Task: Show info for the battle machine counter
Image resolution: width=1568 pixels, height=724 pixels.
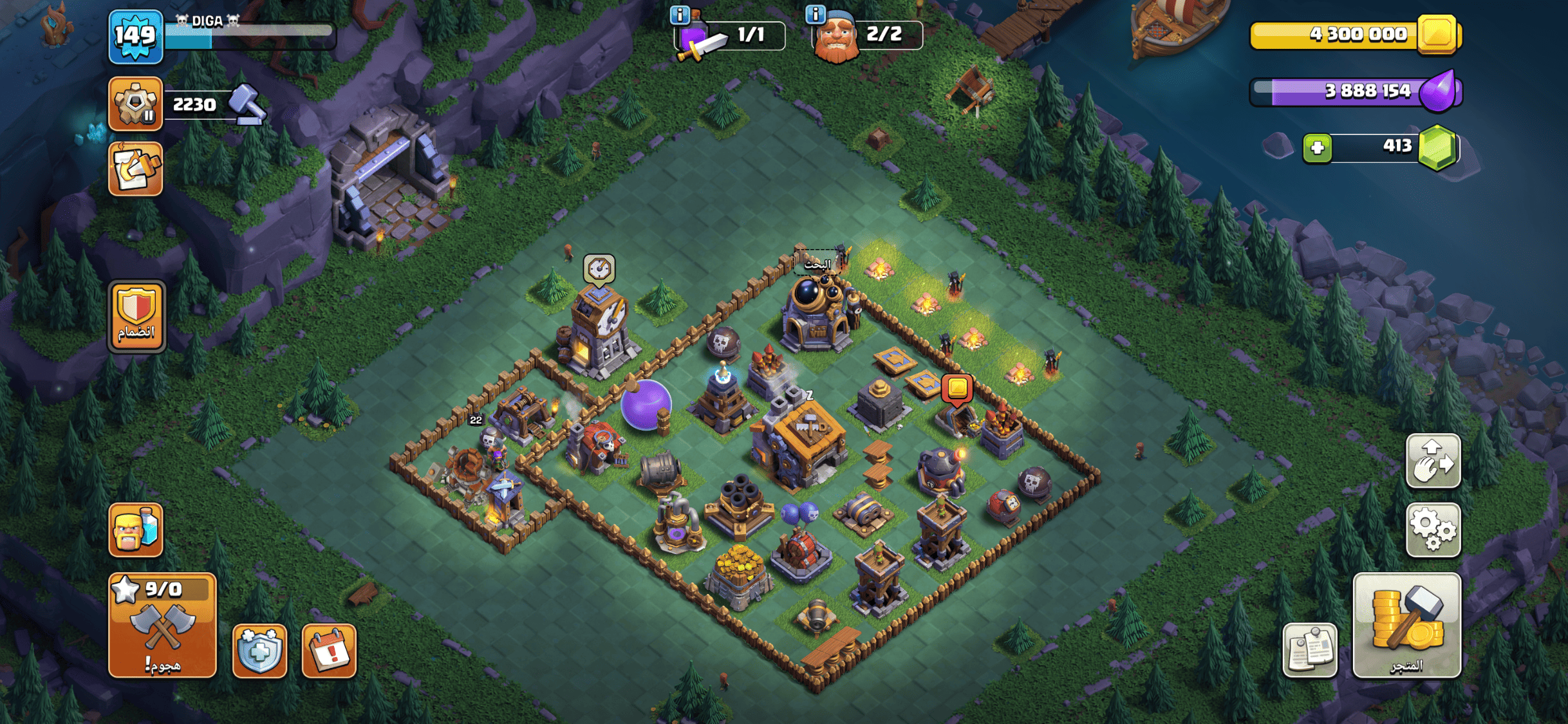Action: coord(680,14)
